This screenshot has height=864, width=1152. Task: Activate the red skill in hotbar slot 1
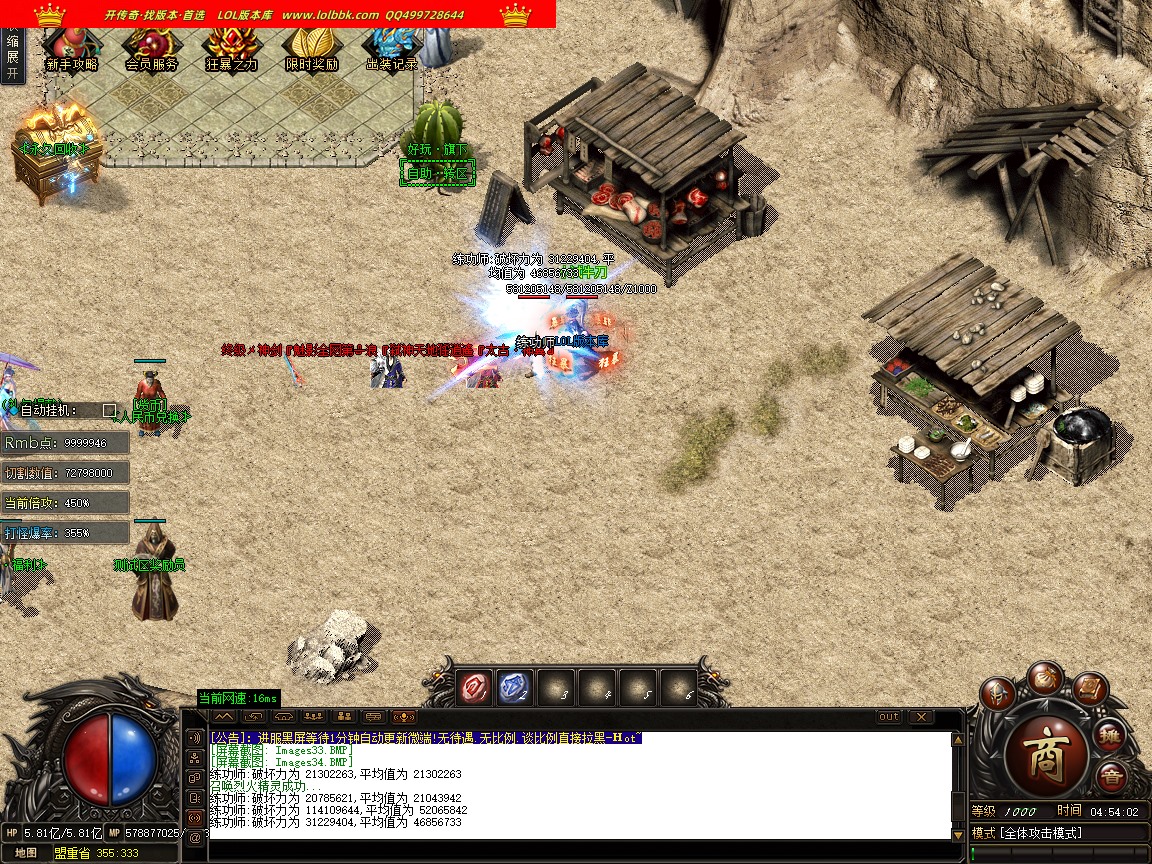pos(473,687)
